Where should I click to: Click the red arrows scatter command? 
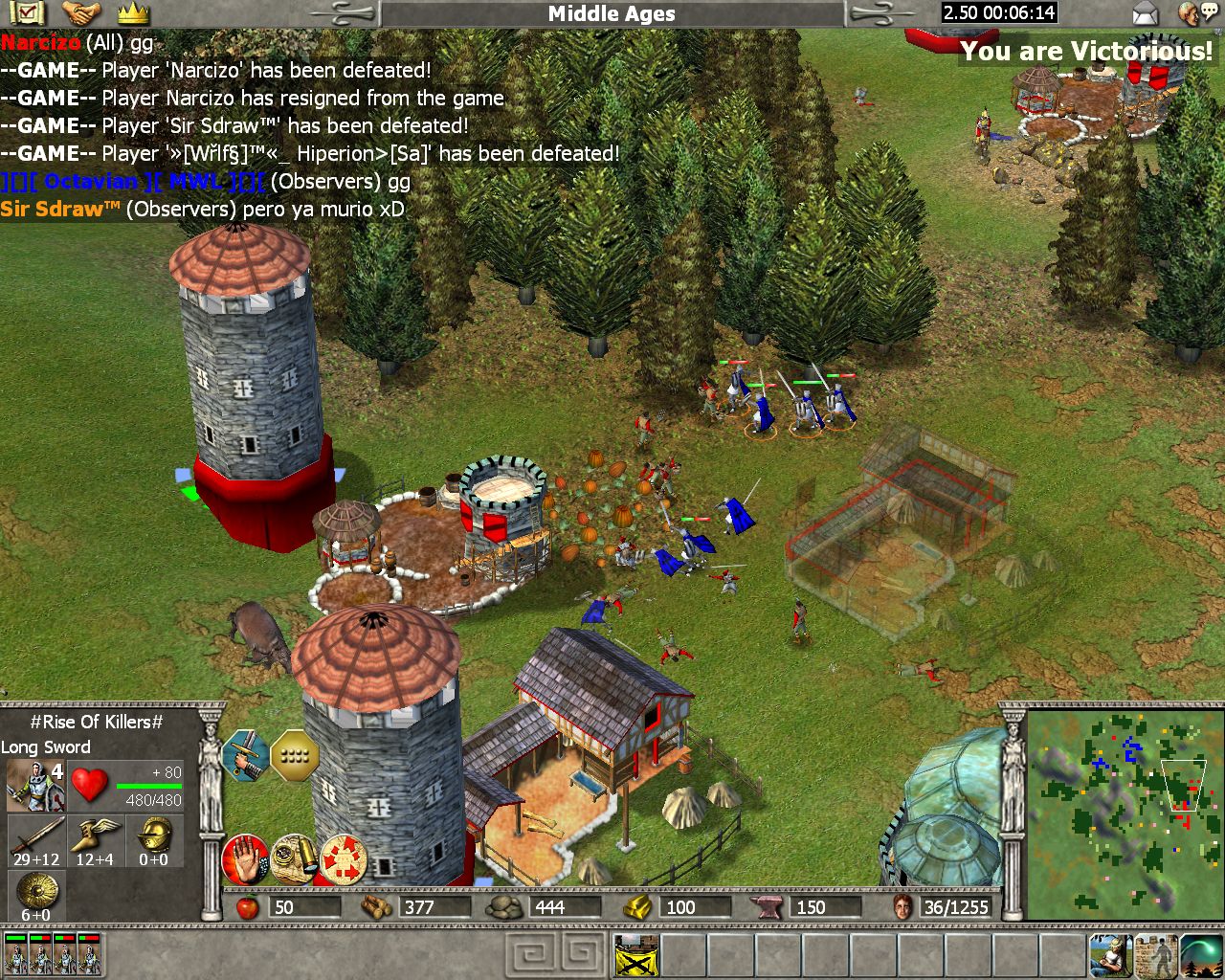pyautogui.click(x=344, y=859)
